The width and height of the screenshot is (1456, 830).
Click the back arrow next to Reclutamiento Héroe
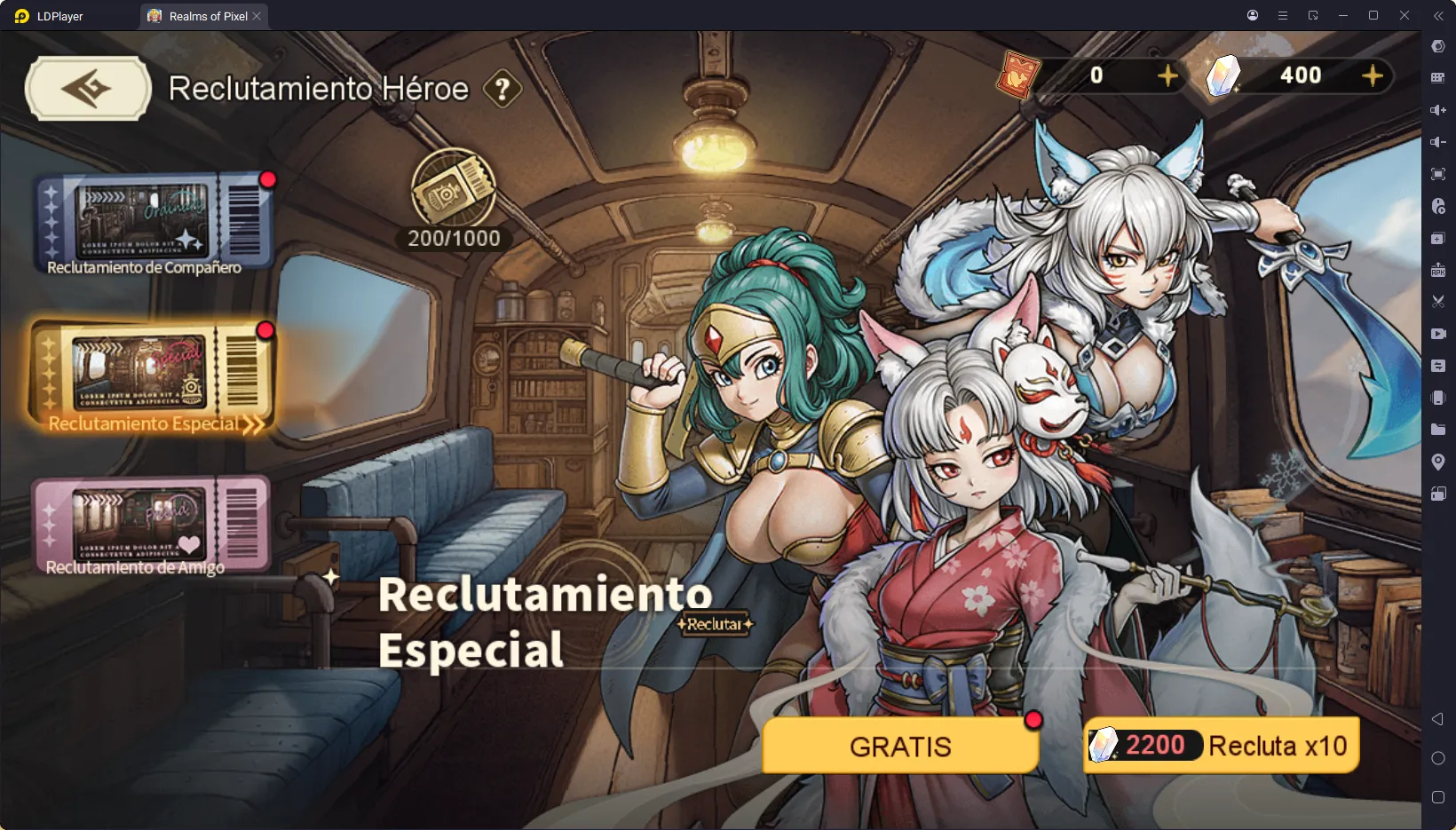87,88
